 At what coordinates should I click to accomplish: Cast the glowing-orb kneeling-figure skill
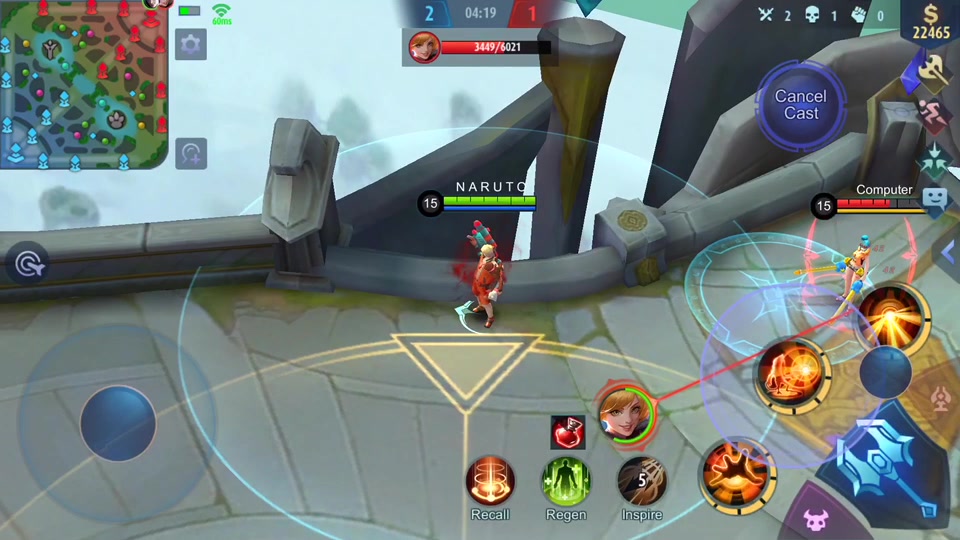[x=792, y=374]
